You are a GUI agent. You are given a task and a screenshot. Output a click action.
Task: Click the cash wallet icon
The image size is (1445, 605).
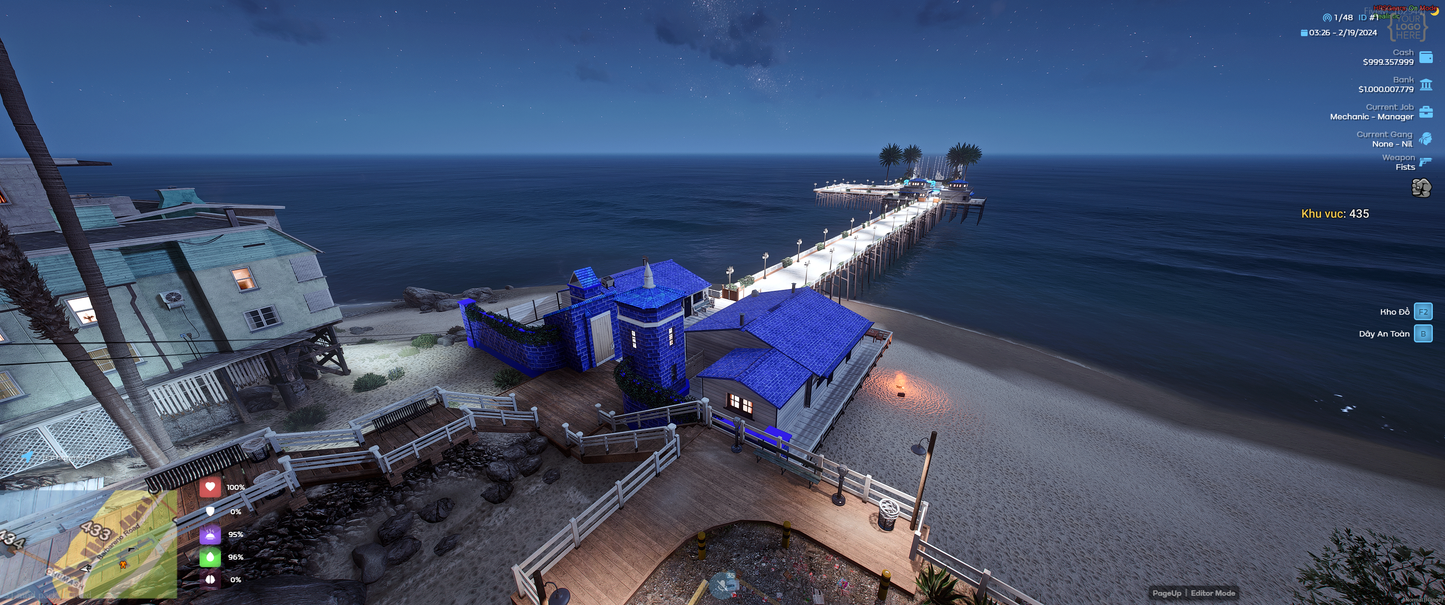coord(1426,57)
